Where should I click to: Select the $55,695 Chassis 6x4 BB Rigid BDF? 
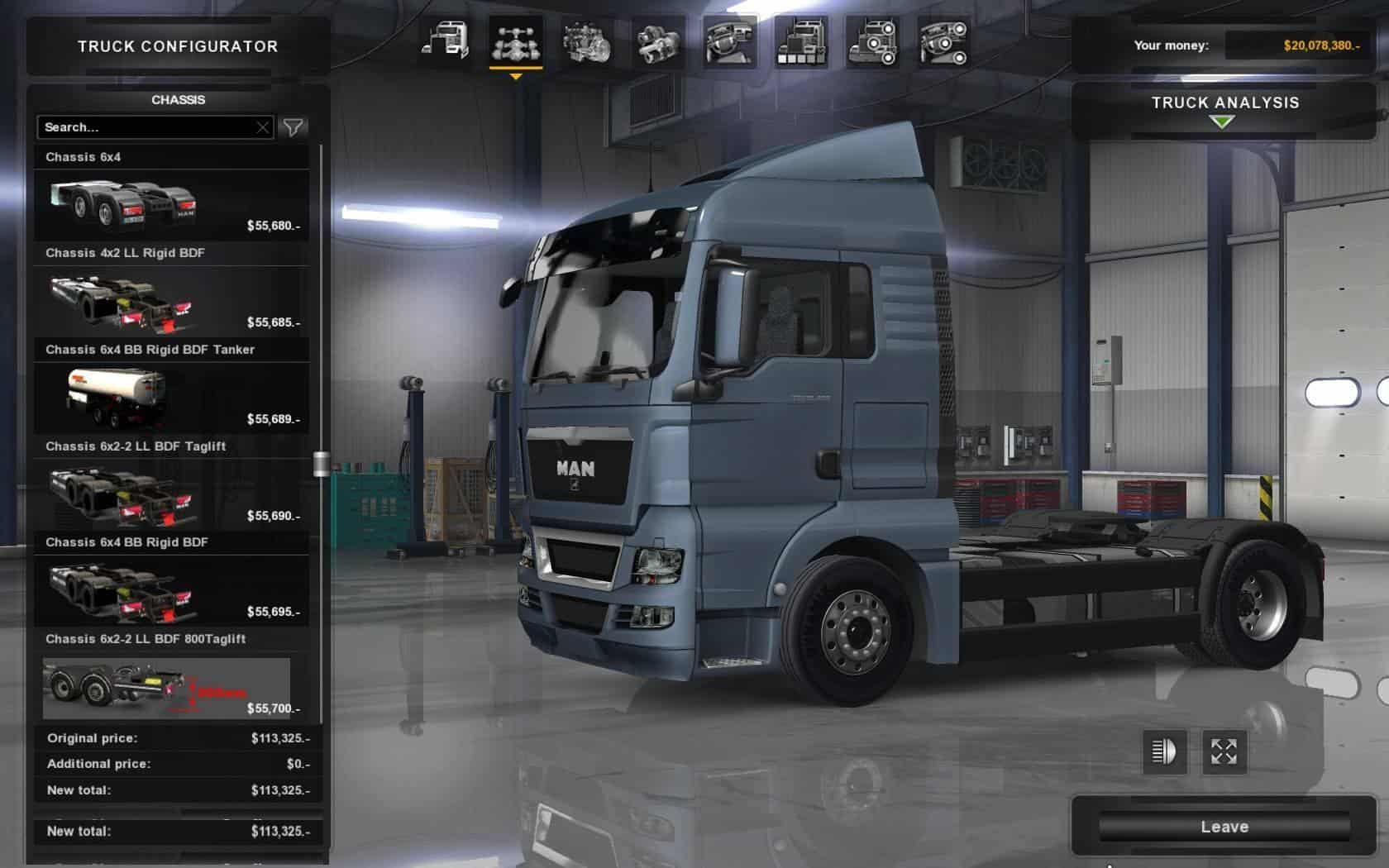point(172,591)
